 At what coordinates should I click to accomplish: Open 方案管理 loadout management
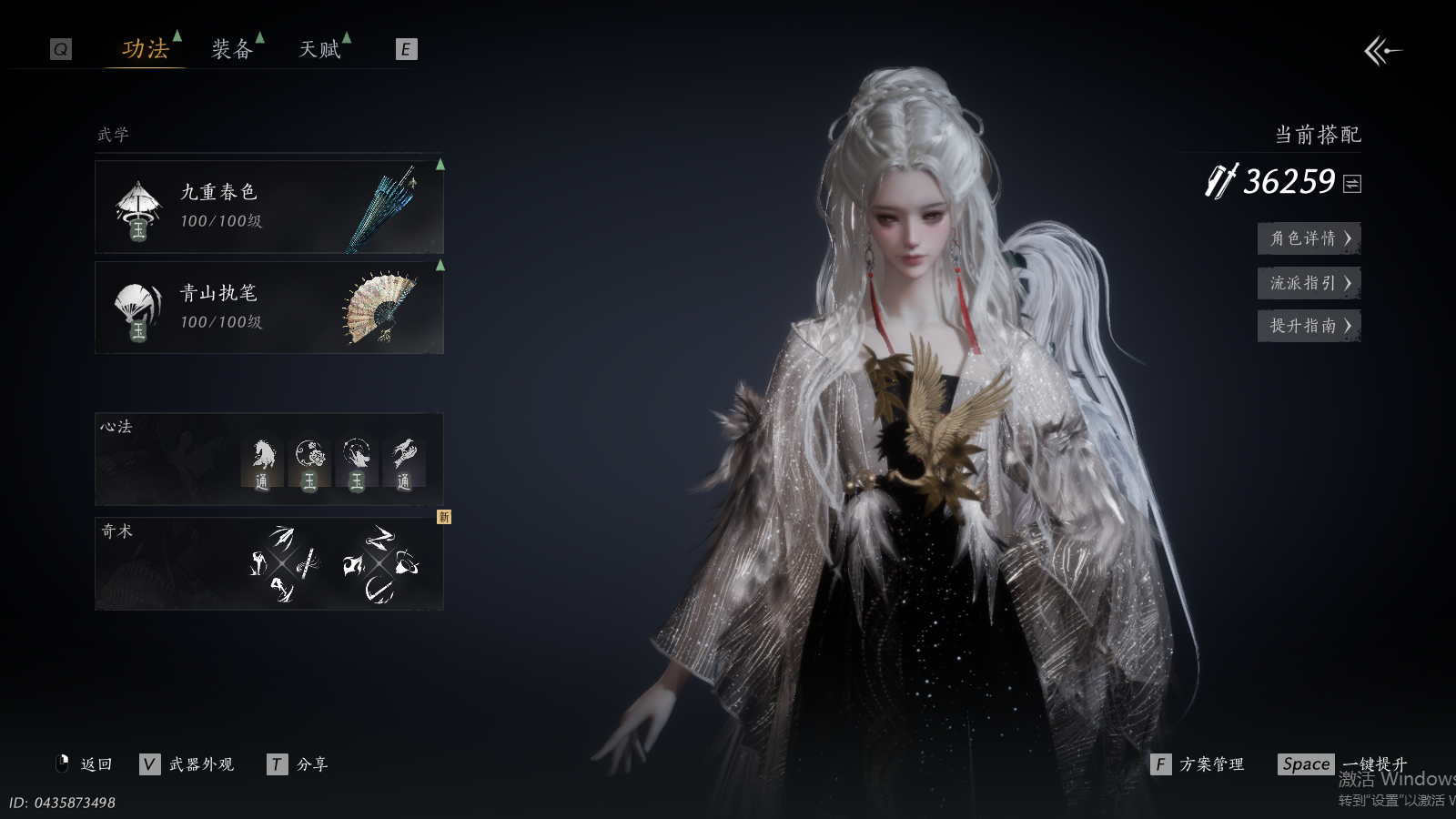[x=1199, y=764]
